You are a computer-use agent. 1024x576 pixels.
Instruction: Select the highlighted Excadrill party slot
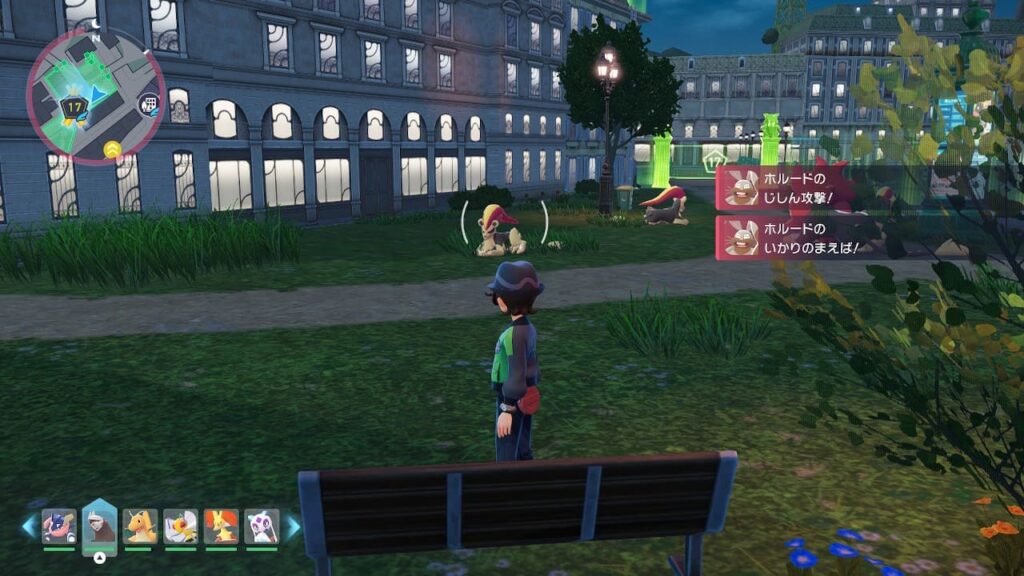click(x=99, y=524)
